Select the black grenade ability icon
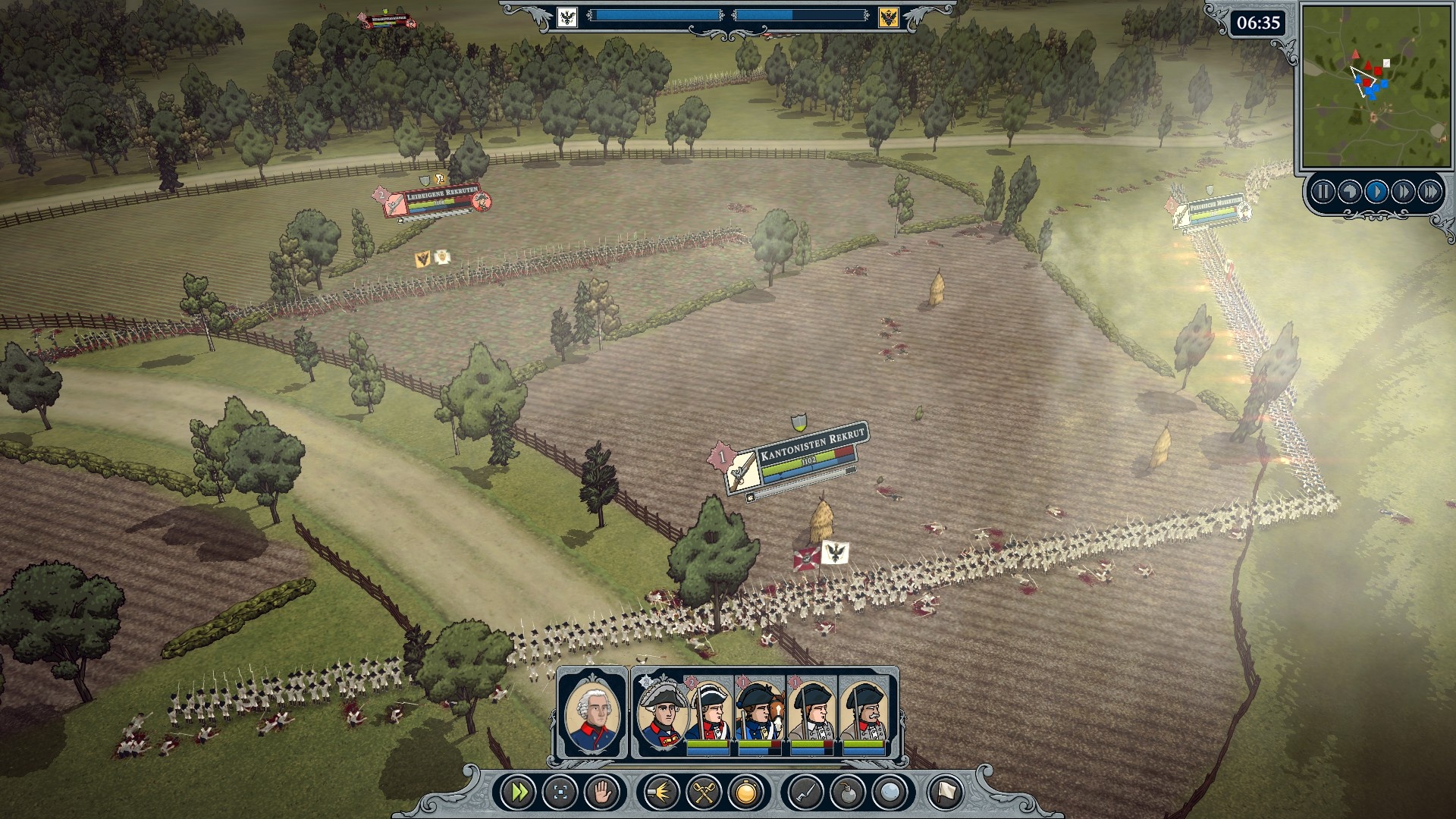1456x819 pixels. (847, 793)
